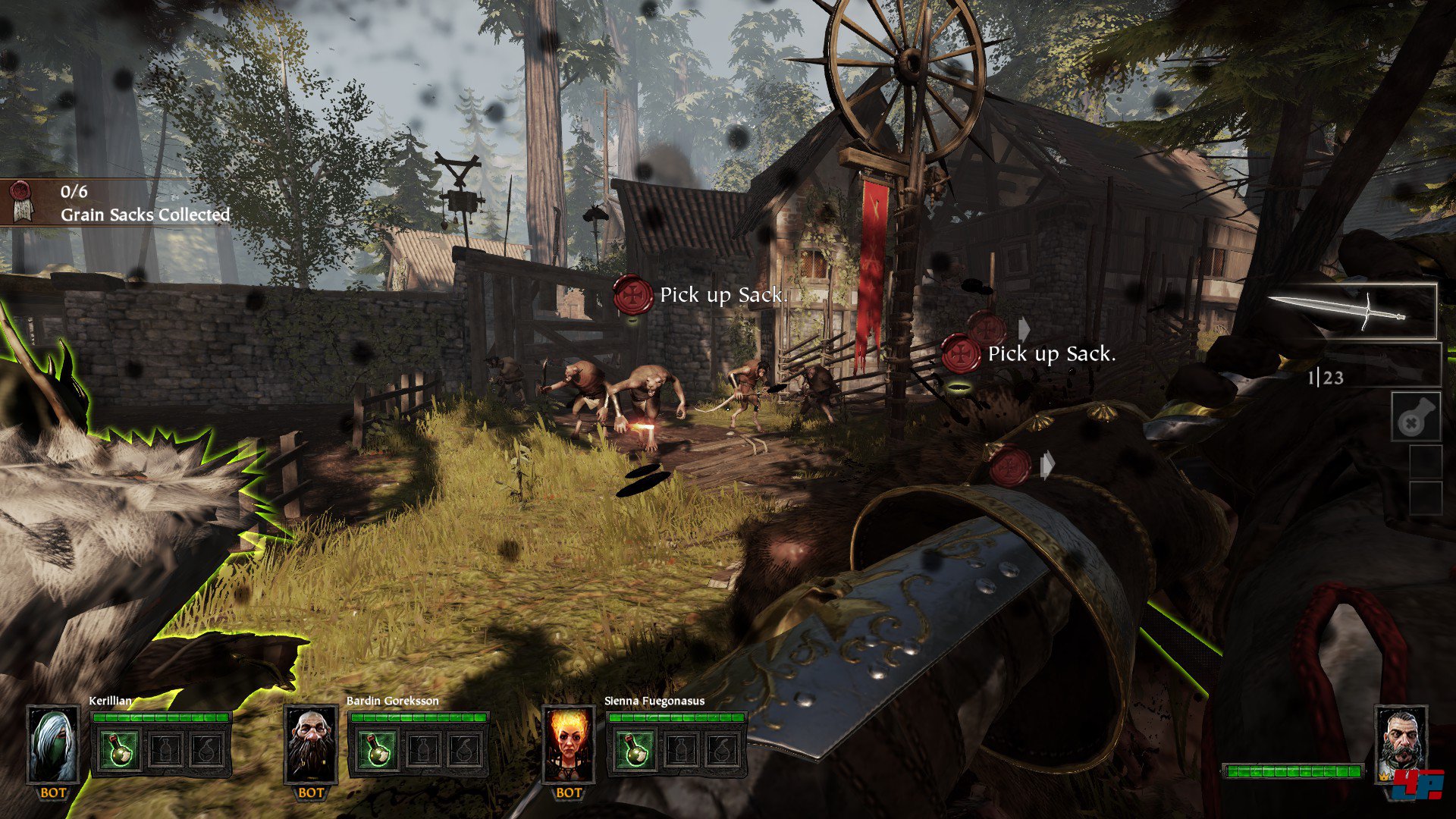Select the sword melee weapon slot

click(x=1352, y=311)
